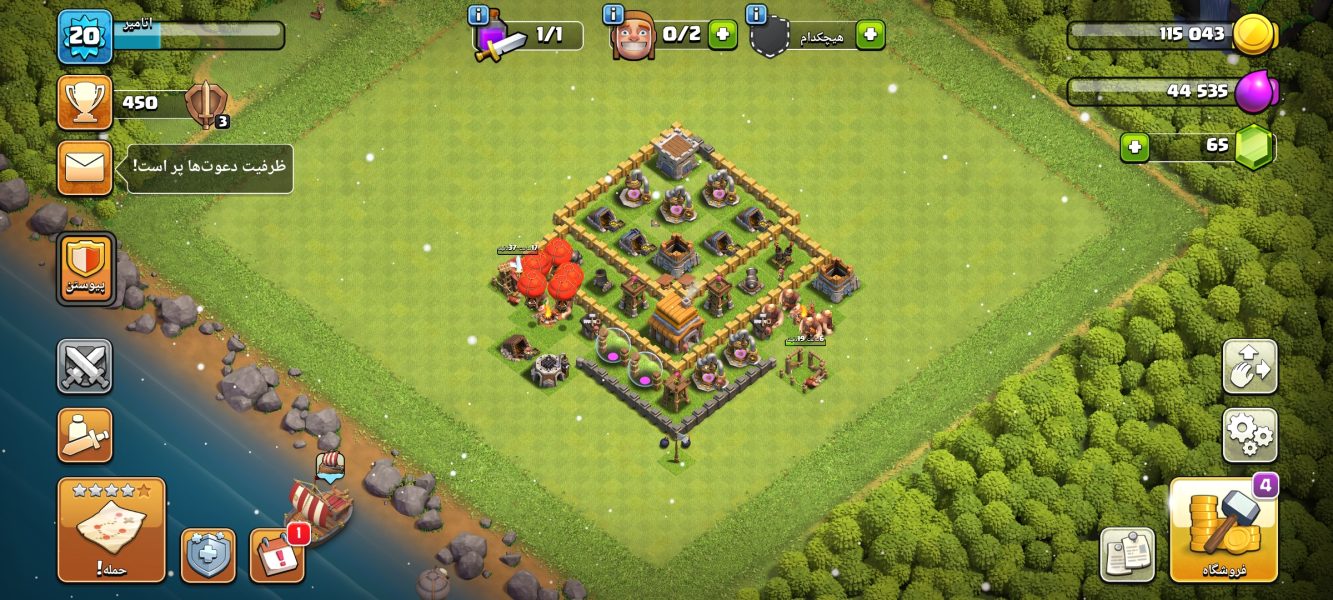Open the settings gears button
Viewport: 1333px width, 600px height.
point(1249,435)
